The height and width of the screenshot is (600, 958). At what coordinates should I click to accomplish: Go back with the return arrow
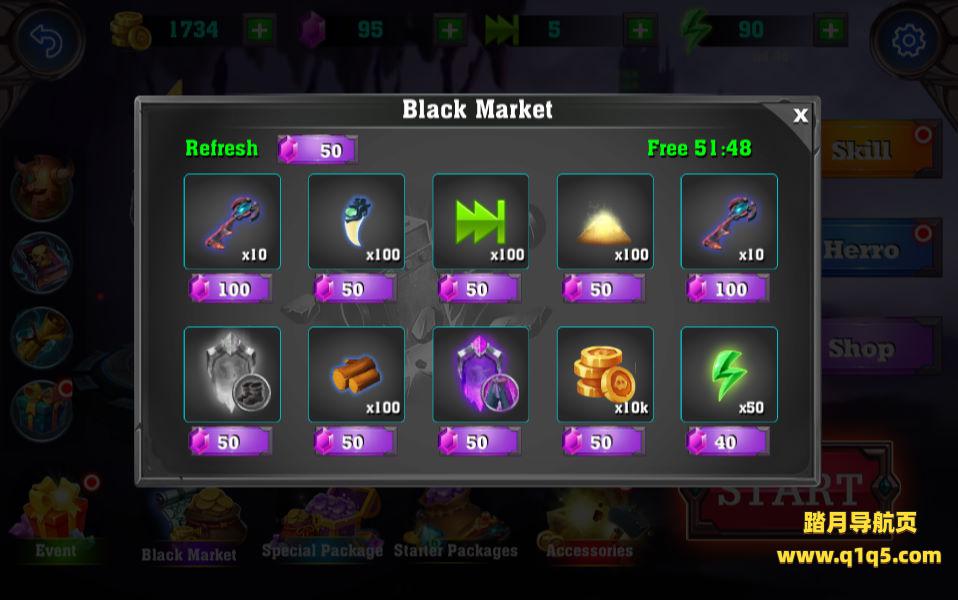[x=47, y=40]
